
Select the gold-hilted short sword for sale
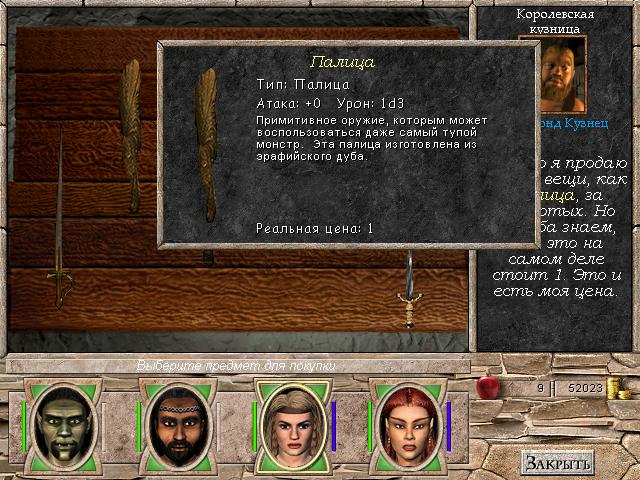click(x=408, y=295)
